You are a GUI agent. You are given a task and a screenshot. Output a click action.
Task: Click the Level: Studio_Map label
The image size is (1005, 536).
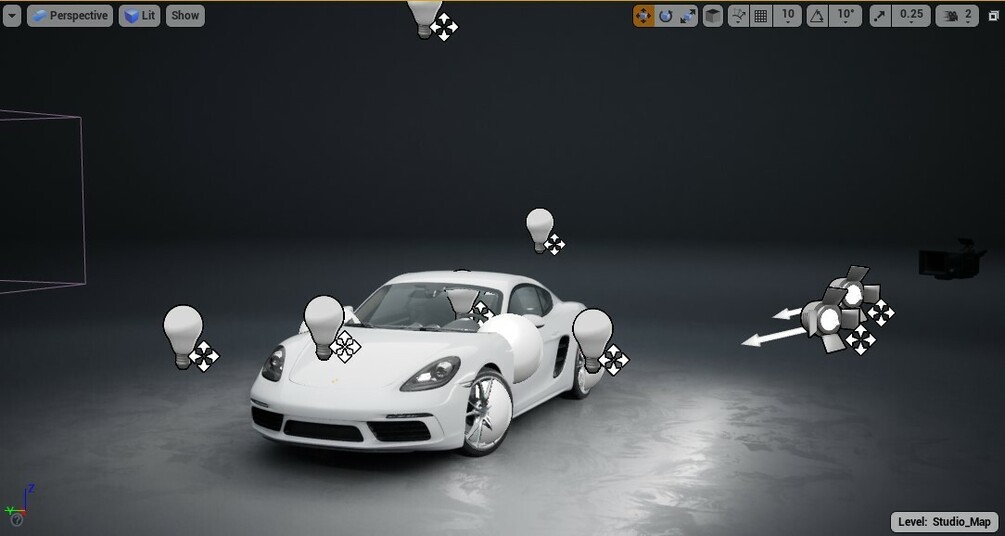[x=945, y=522]
